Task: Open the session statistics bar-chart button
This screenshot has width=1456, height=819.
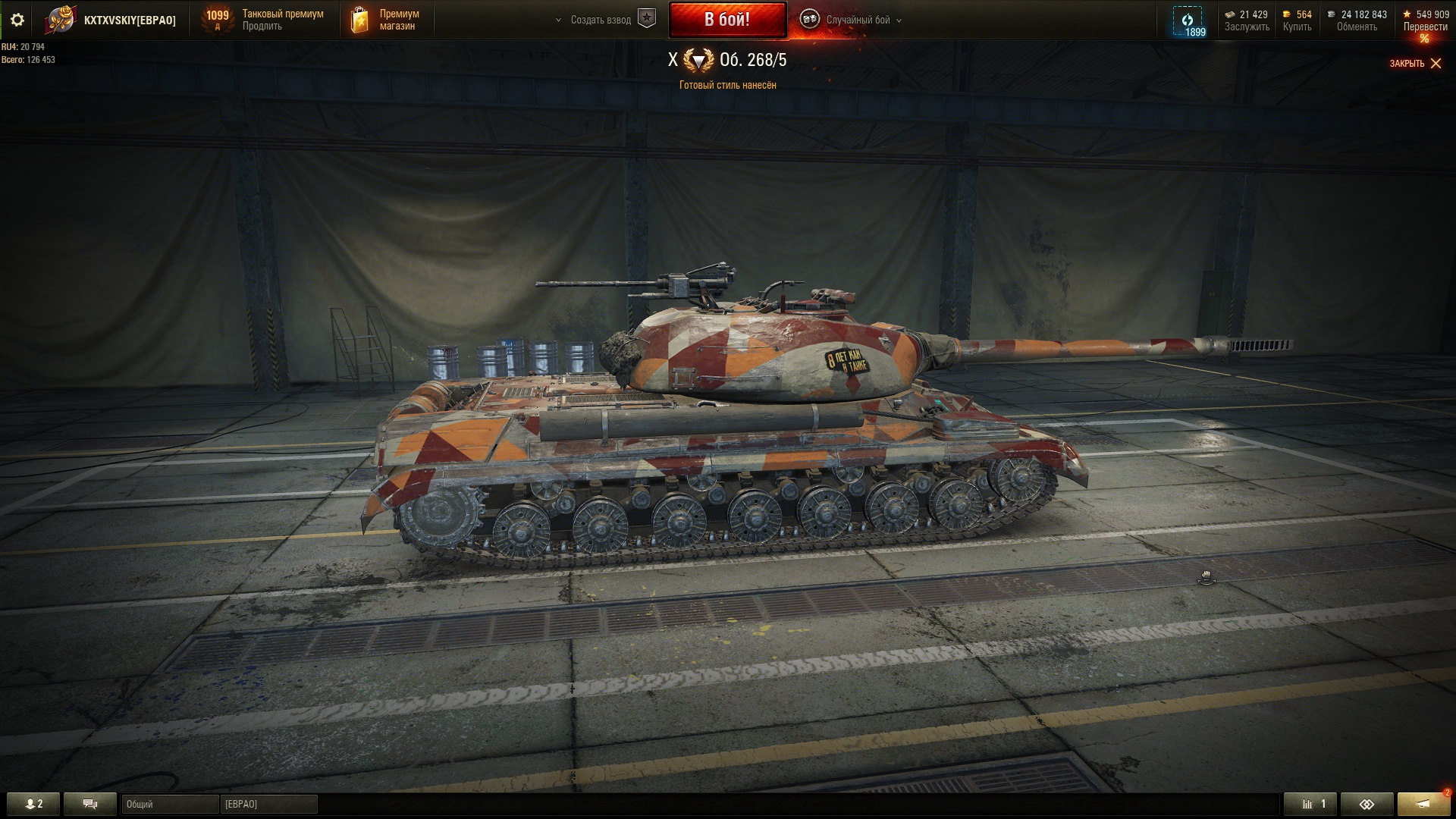Action: pyautogui.click(x=1310, y=804)
